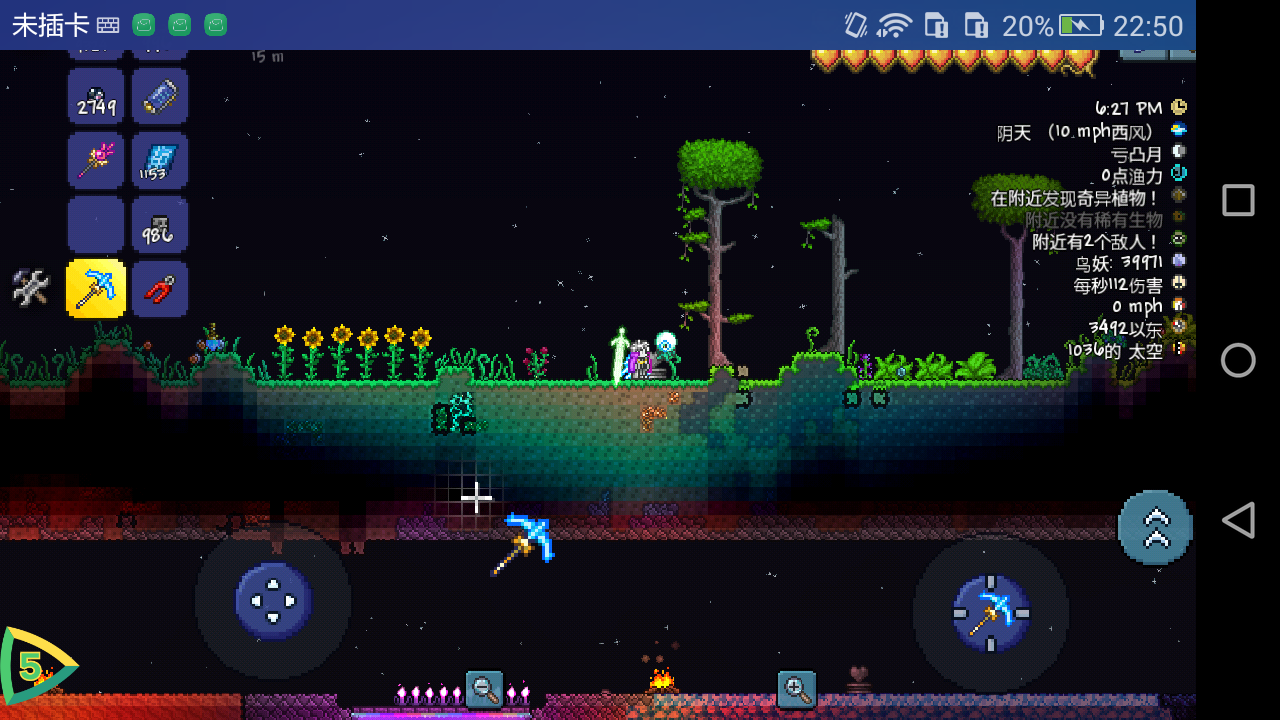This screenshot has height=720, width=1280.
Task: Toggle the clock time info icon
Action: 1179,107
